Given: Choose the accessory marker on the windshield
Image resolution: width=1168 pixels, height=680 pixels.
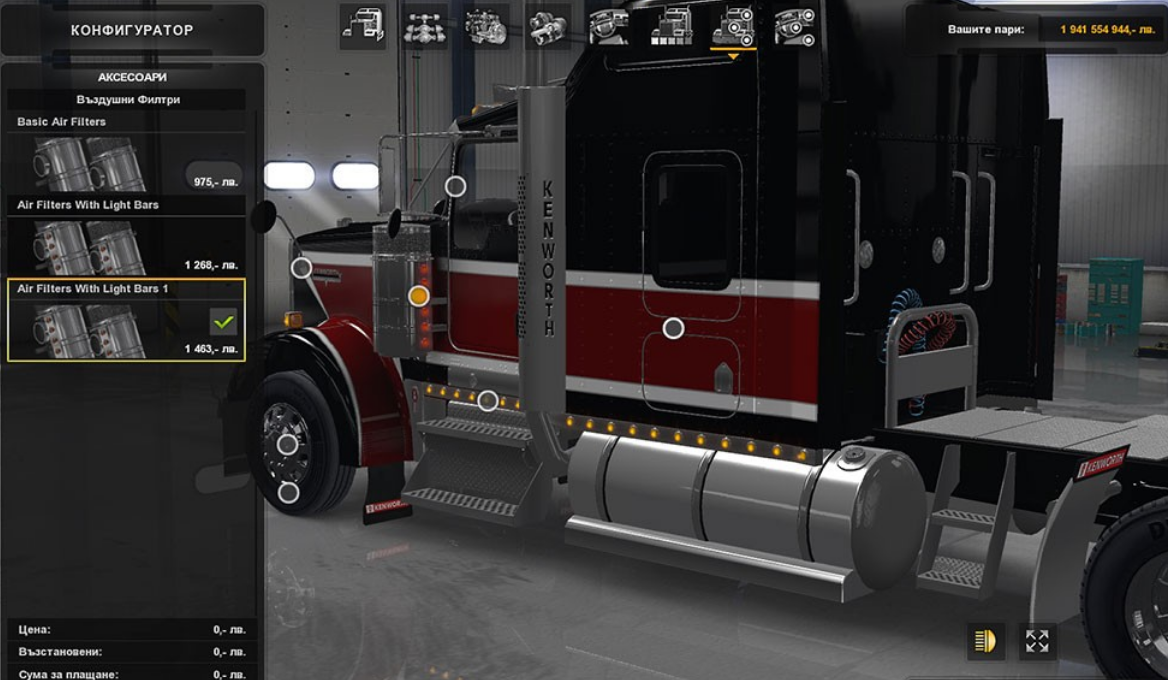Looking at the screenshot, I should click(x=455, y=186).
